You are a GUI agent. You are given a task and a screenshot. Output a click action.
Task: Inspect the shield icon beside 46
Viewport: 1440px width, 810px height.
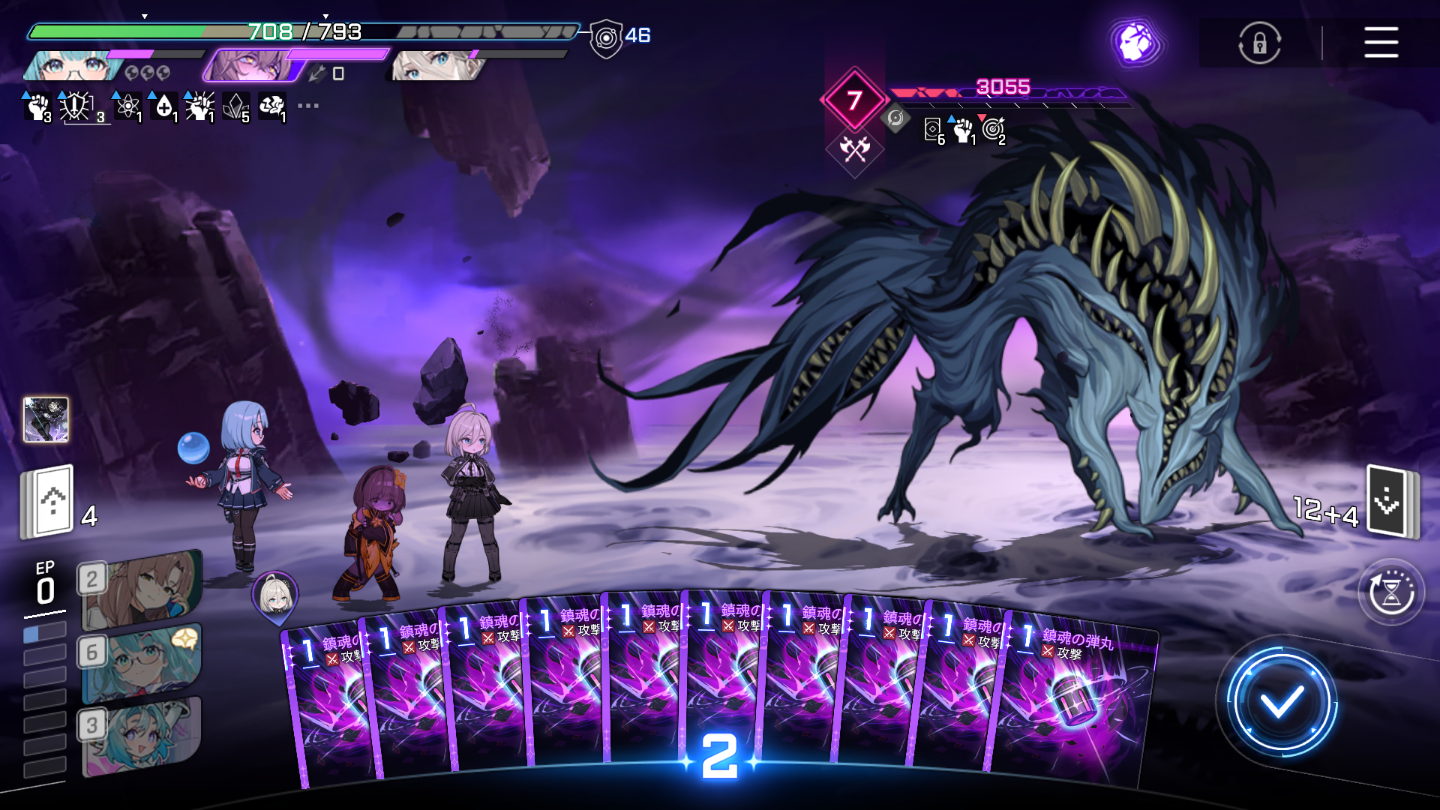605,38
